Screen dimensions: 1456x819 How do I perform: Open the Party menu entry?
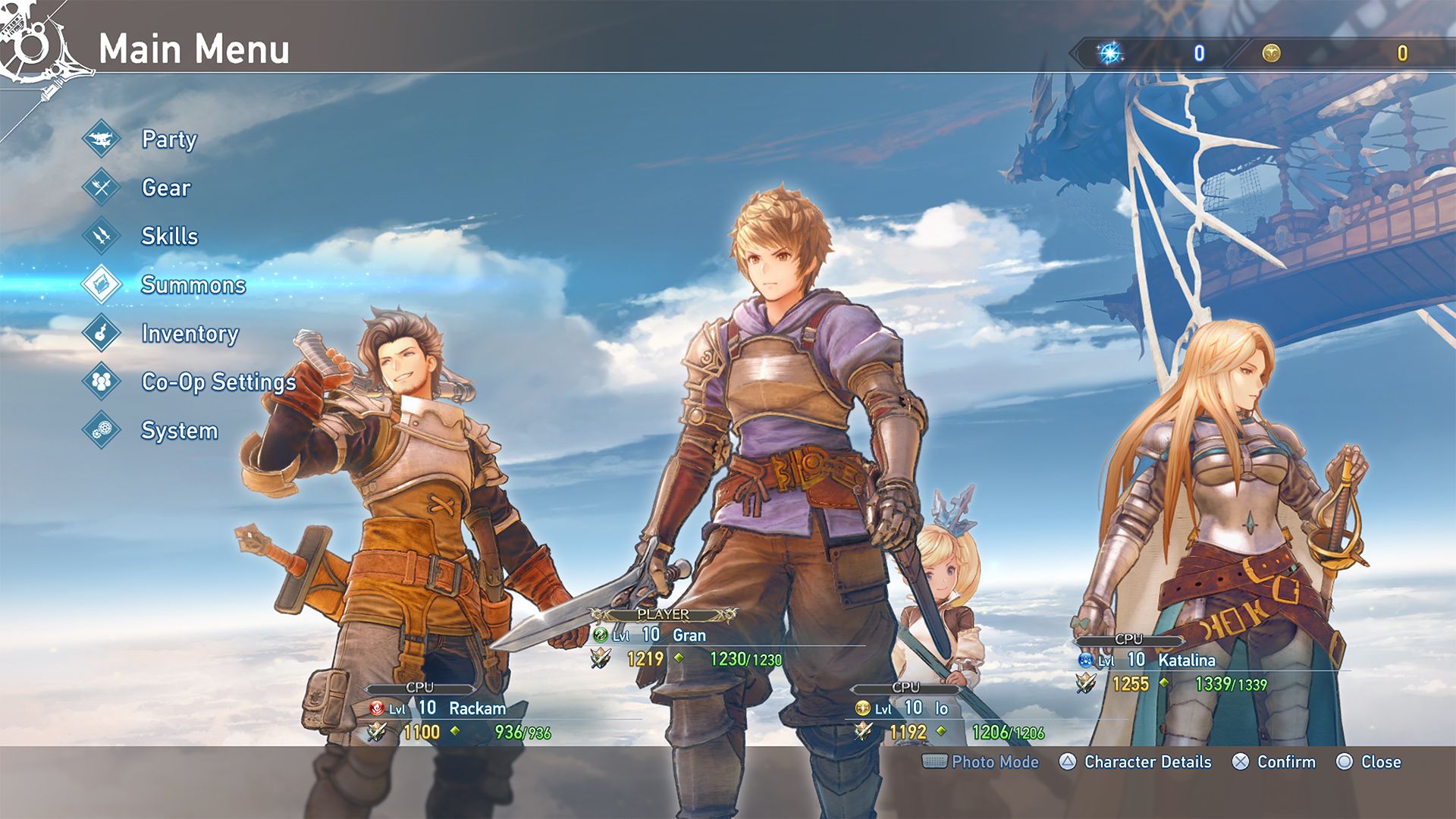click(168, 140)
